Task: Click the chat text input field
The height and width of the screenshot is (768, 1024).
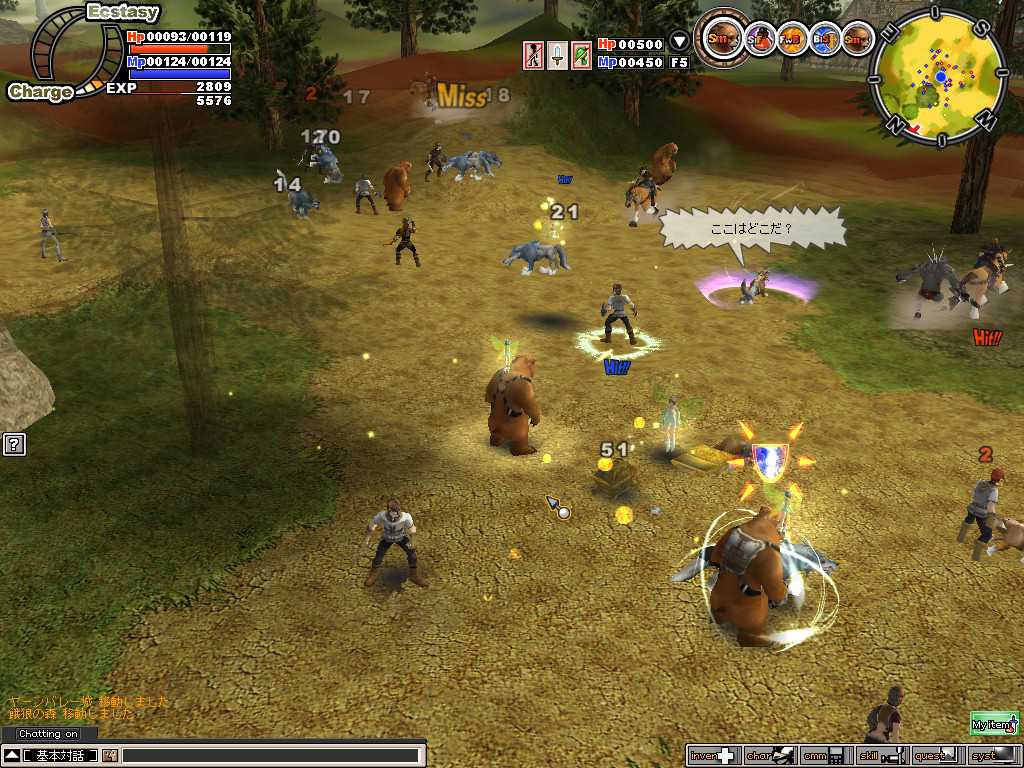Action: [x=270, y=755]
